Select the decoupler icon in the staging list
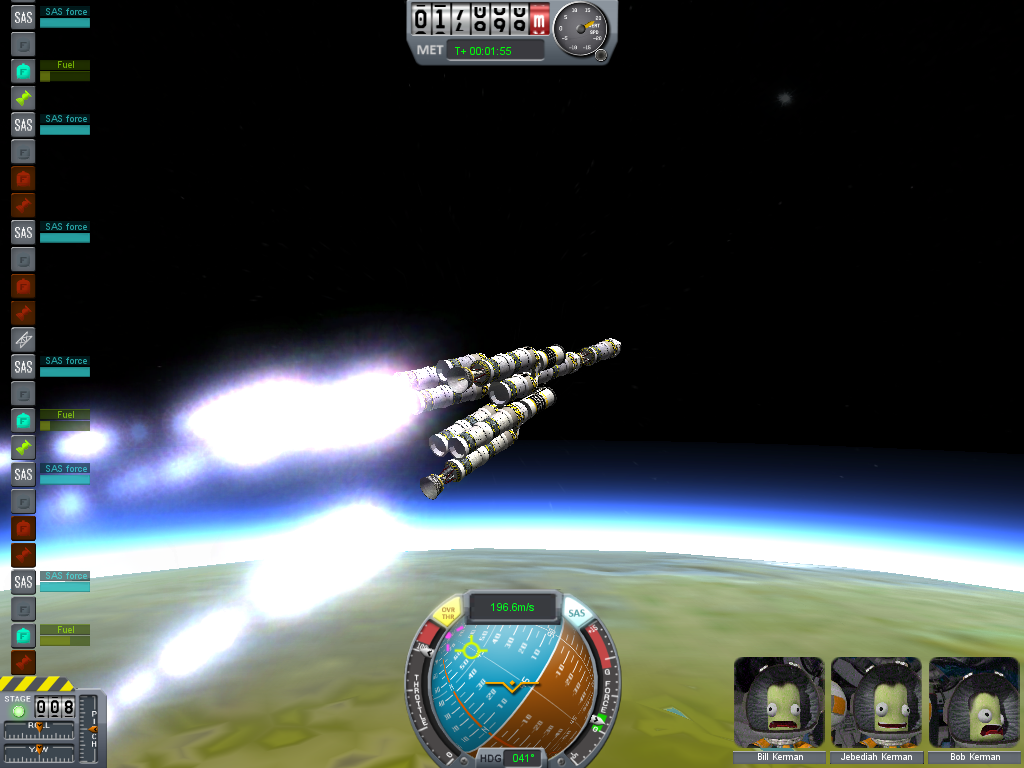The width and height of the screenshot is (1024, 768). pyautogui.click(x=23, y=340)
